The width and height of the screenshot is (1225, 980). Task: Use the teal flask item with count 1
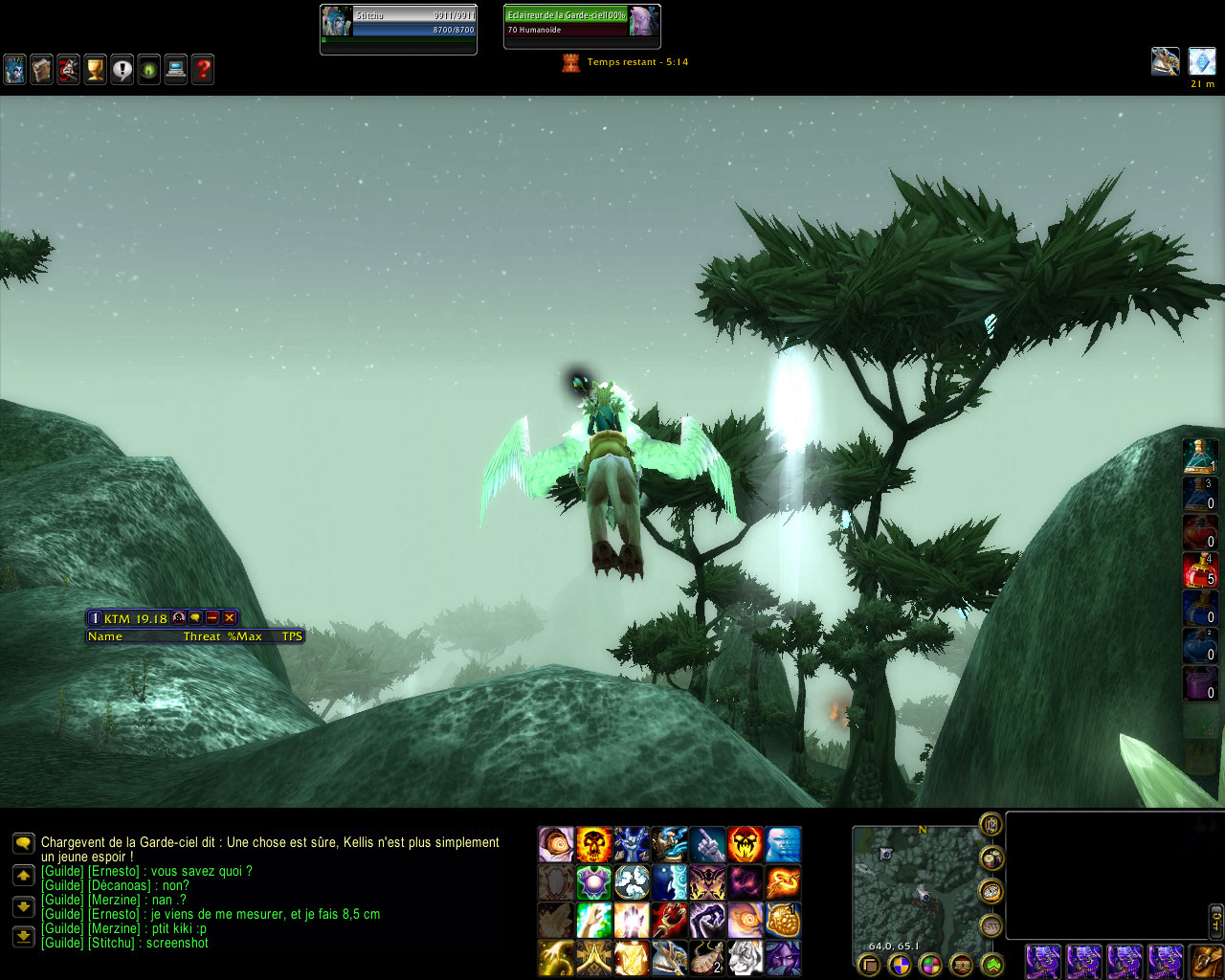tap(1200, 457)
